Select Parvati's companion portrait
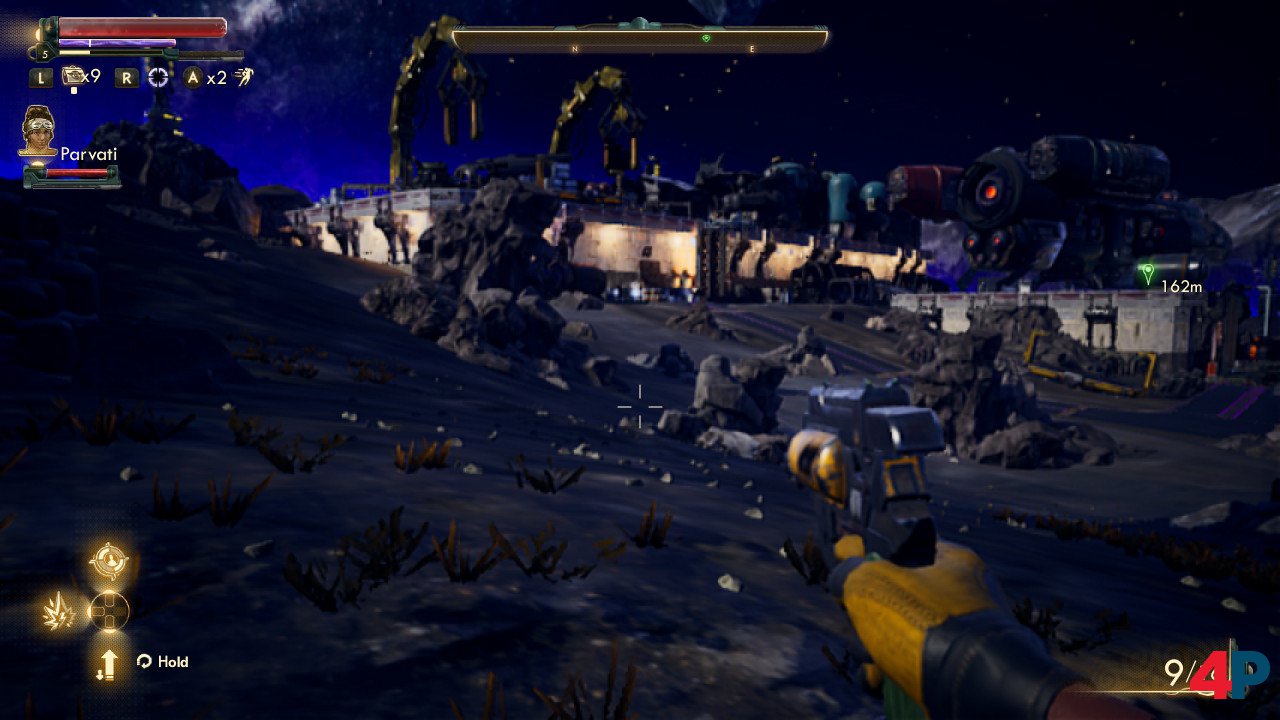Viewport: 1280px width, 720px height. [x=38, y=131]
